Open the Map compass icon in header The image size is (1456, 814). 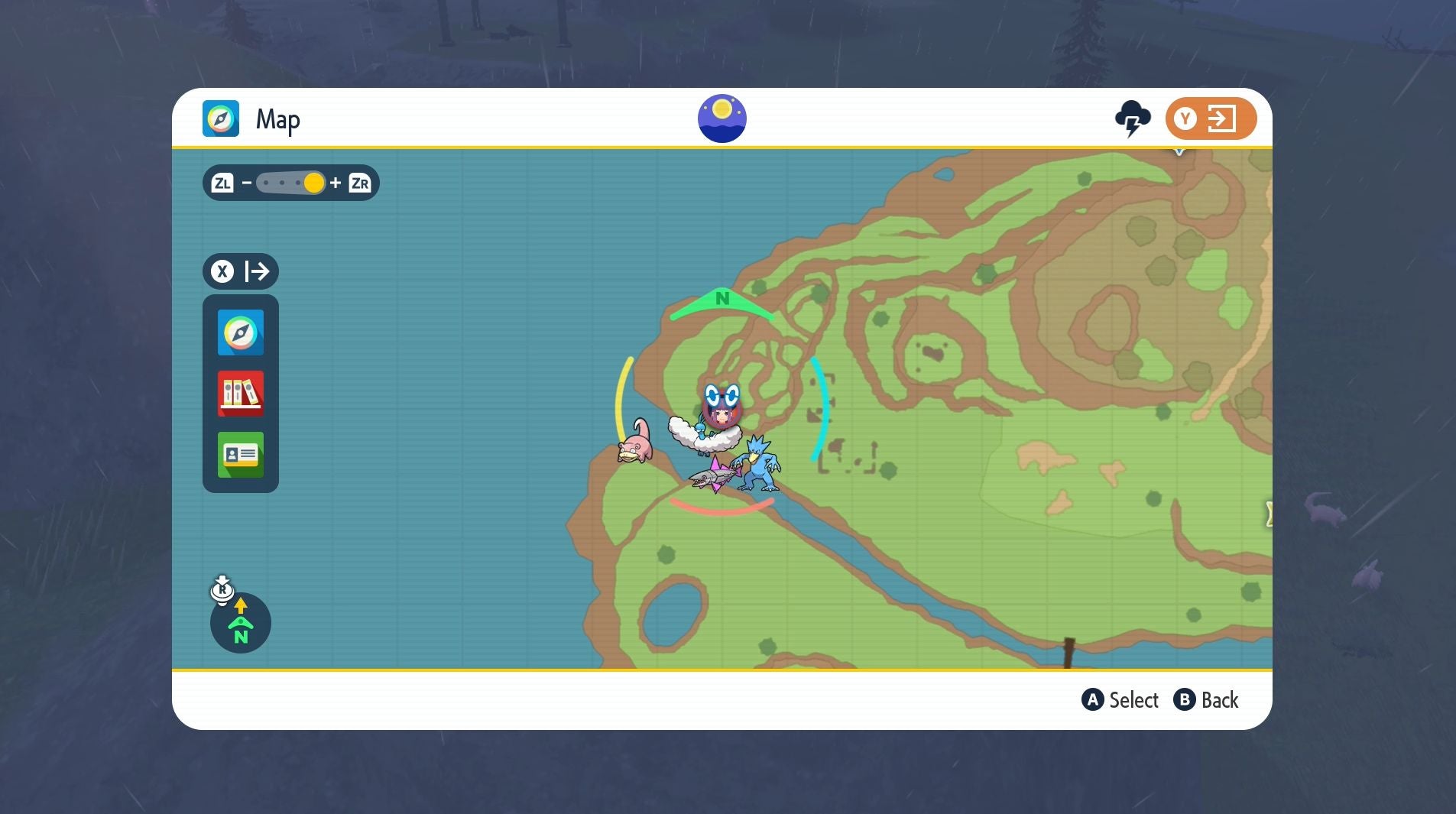point(222,118)
